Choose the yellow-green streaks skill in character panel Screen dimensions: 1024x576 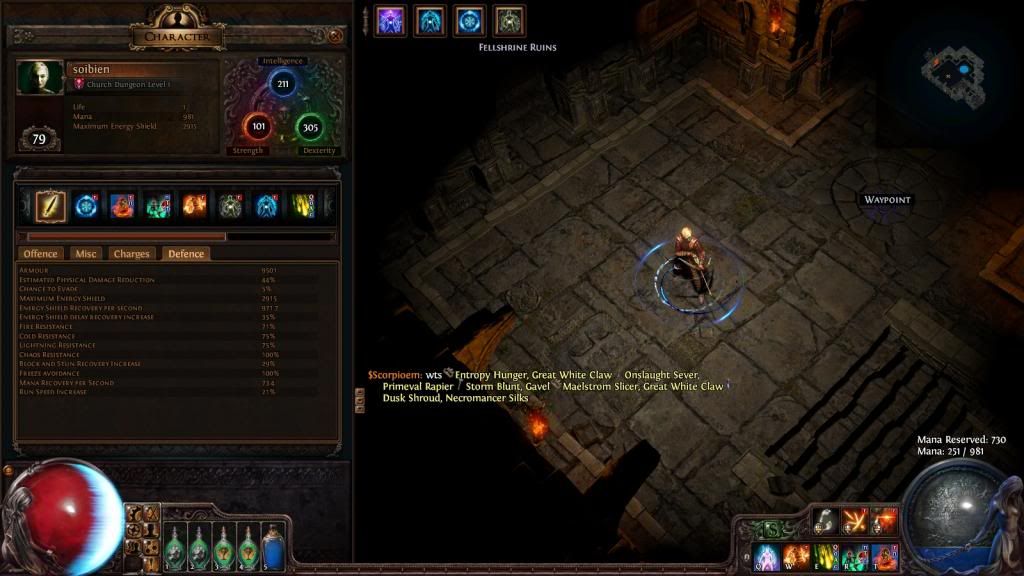(304, 205)
